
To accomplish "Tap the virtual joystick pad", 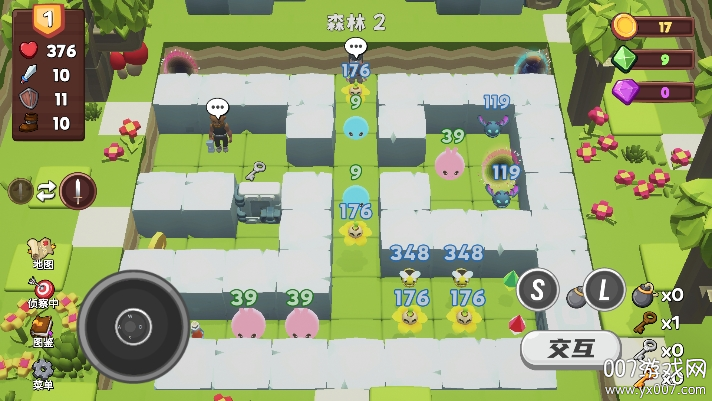I will 133,324.
